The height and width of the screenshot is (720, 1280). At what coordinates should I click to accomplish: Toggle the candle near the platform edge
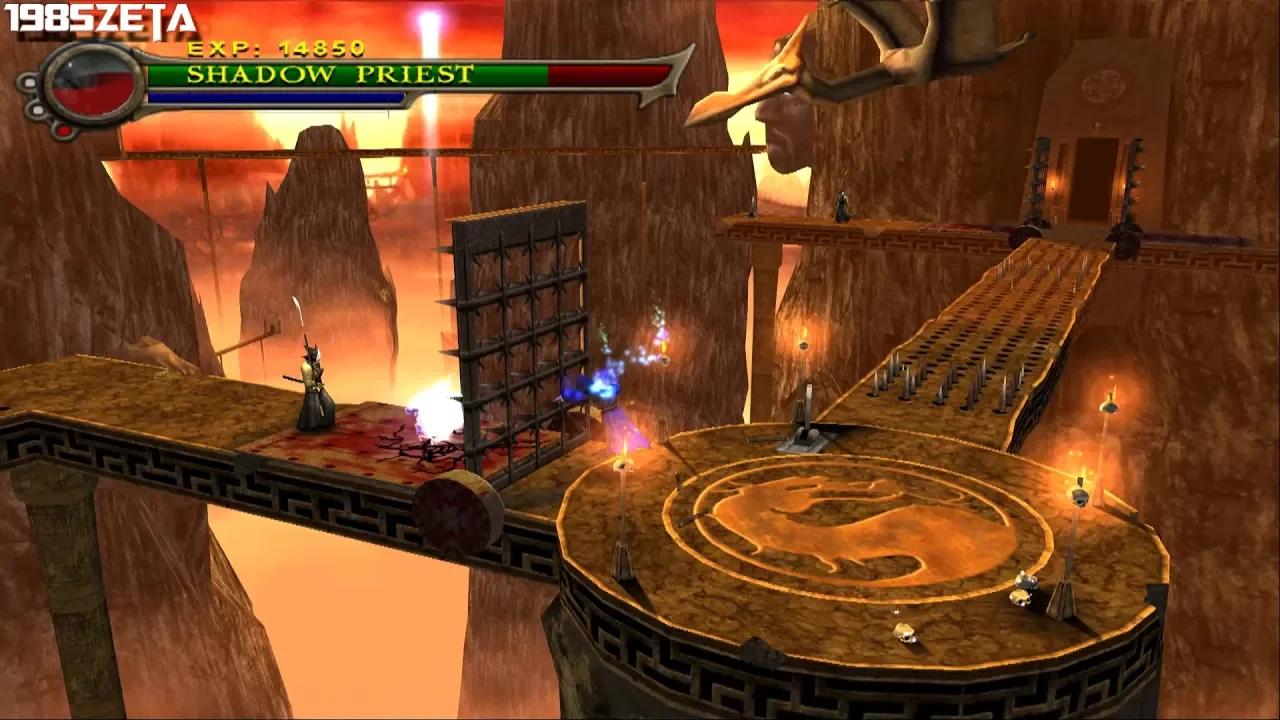pyautogui.click(x=622, y=470)
